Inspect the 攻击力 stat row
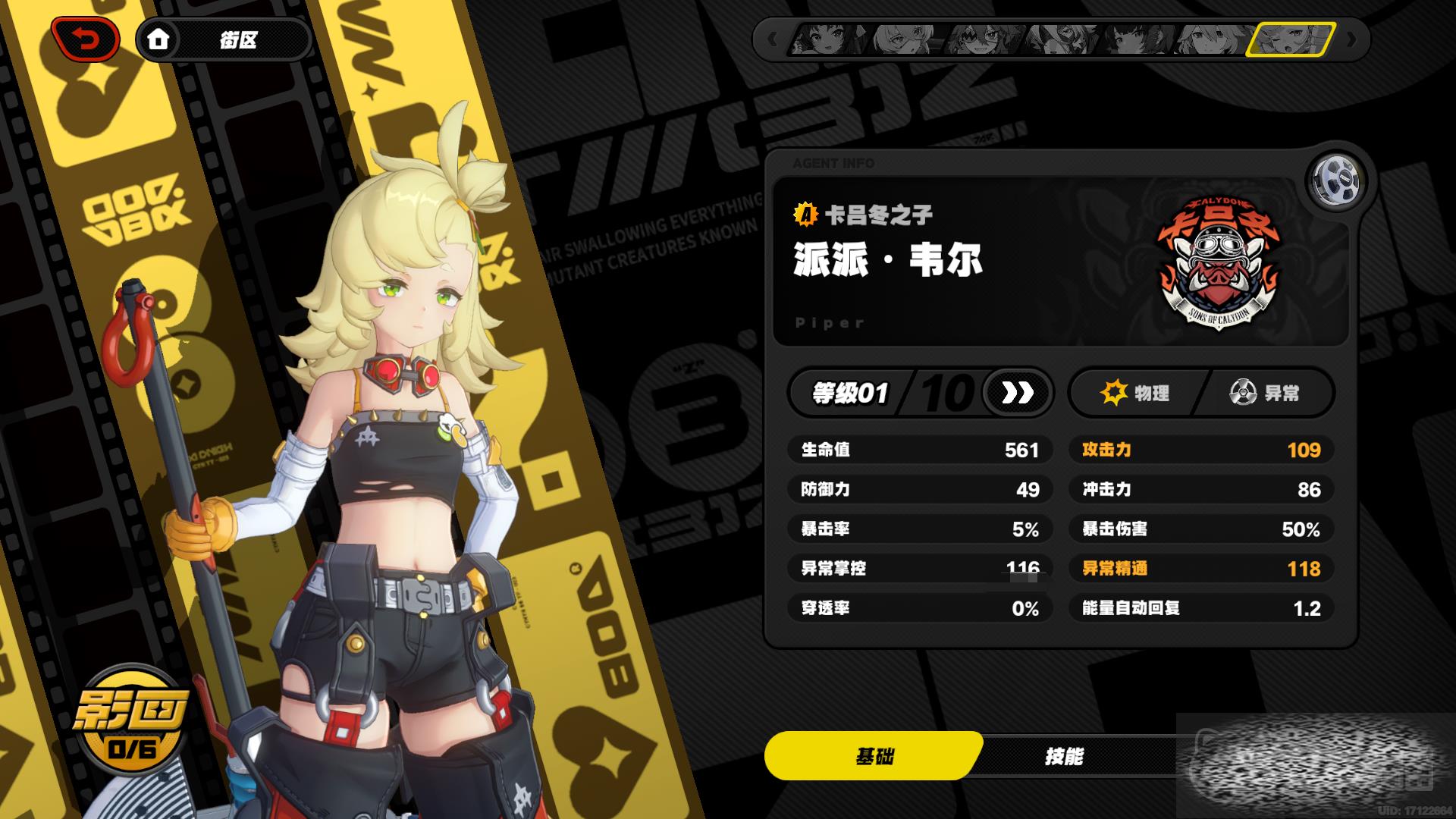Image resolution: width=1456 pixels, height=819 pixels. click(x=1201, y=450)
